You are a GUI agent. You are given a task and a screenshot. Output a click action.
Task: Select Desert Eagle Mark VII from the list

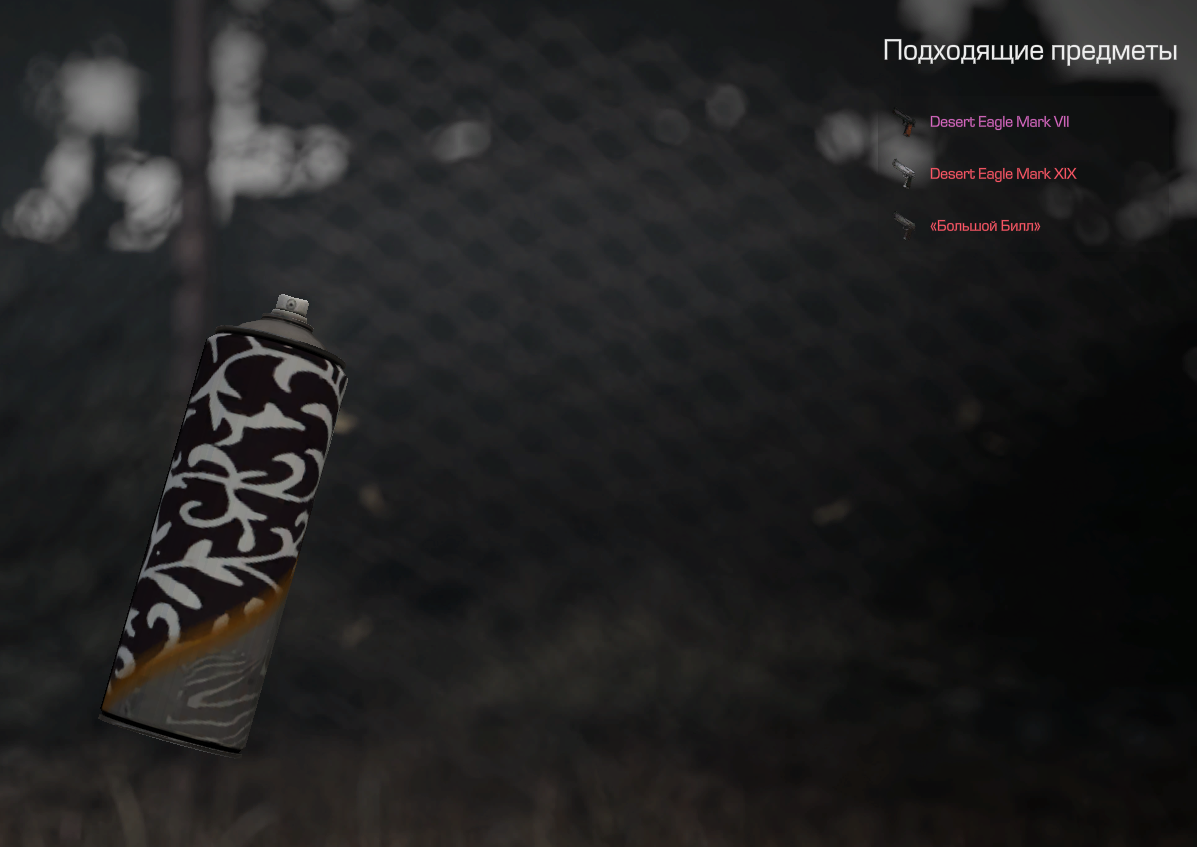[999, 122]
